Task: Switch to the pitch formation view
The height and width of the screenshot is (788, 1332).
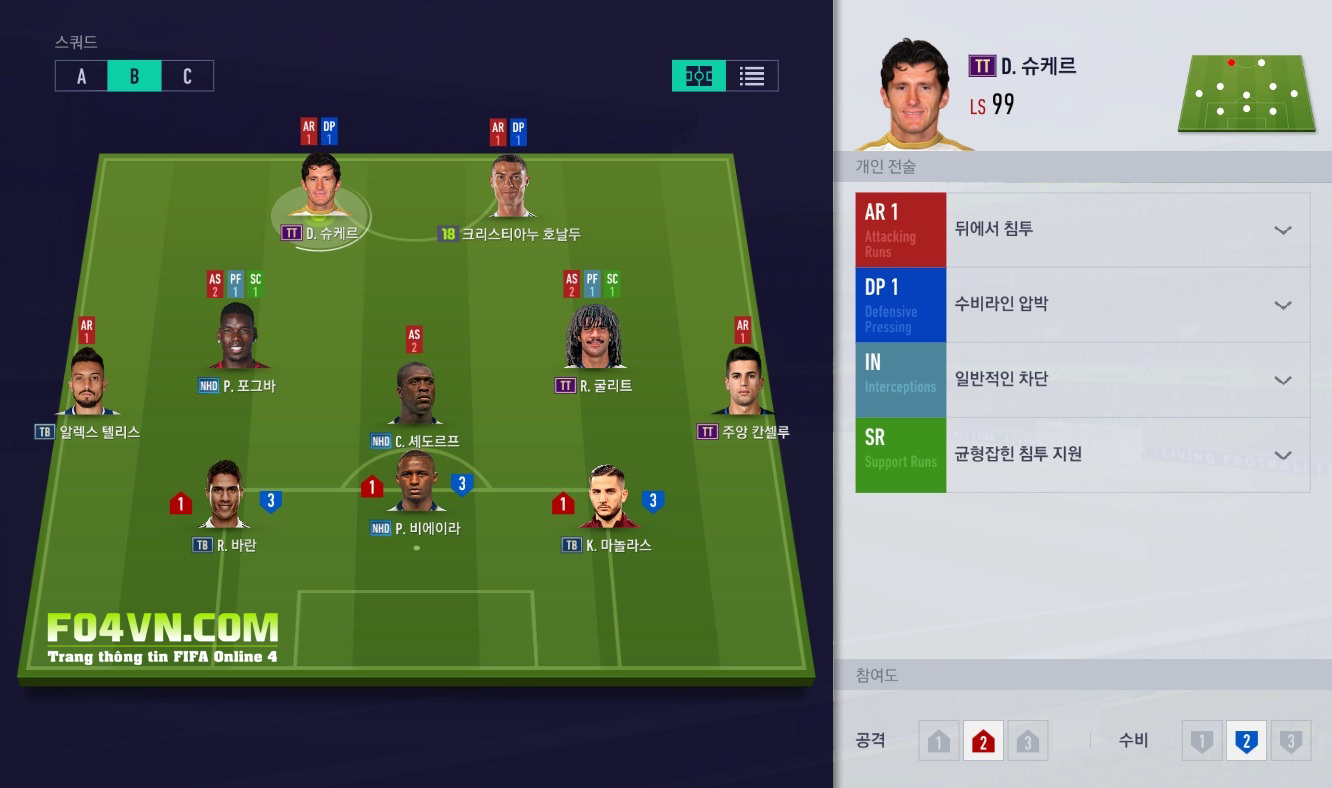Action: tap(699, 76)
